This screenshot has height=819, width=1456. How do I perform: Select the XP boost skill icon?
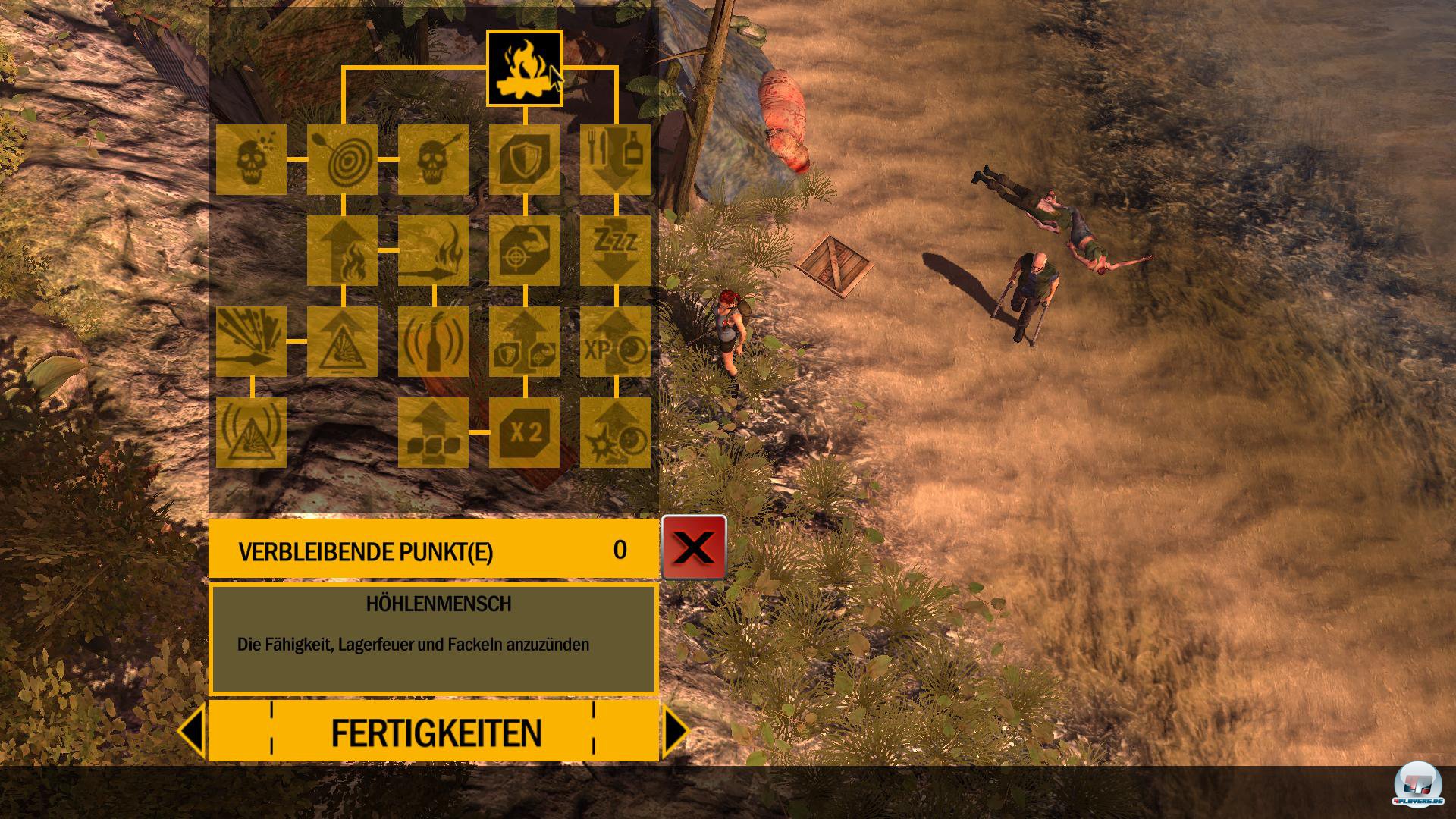[615, 342]
